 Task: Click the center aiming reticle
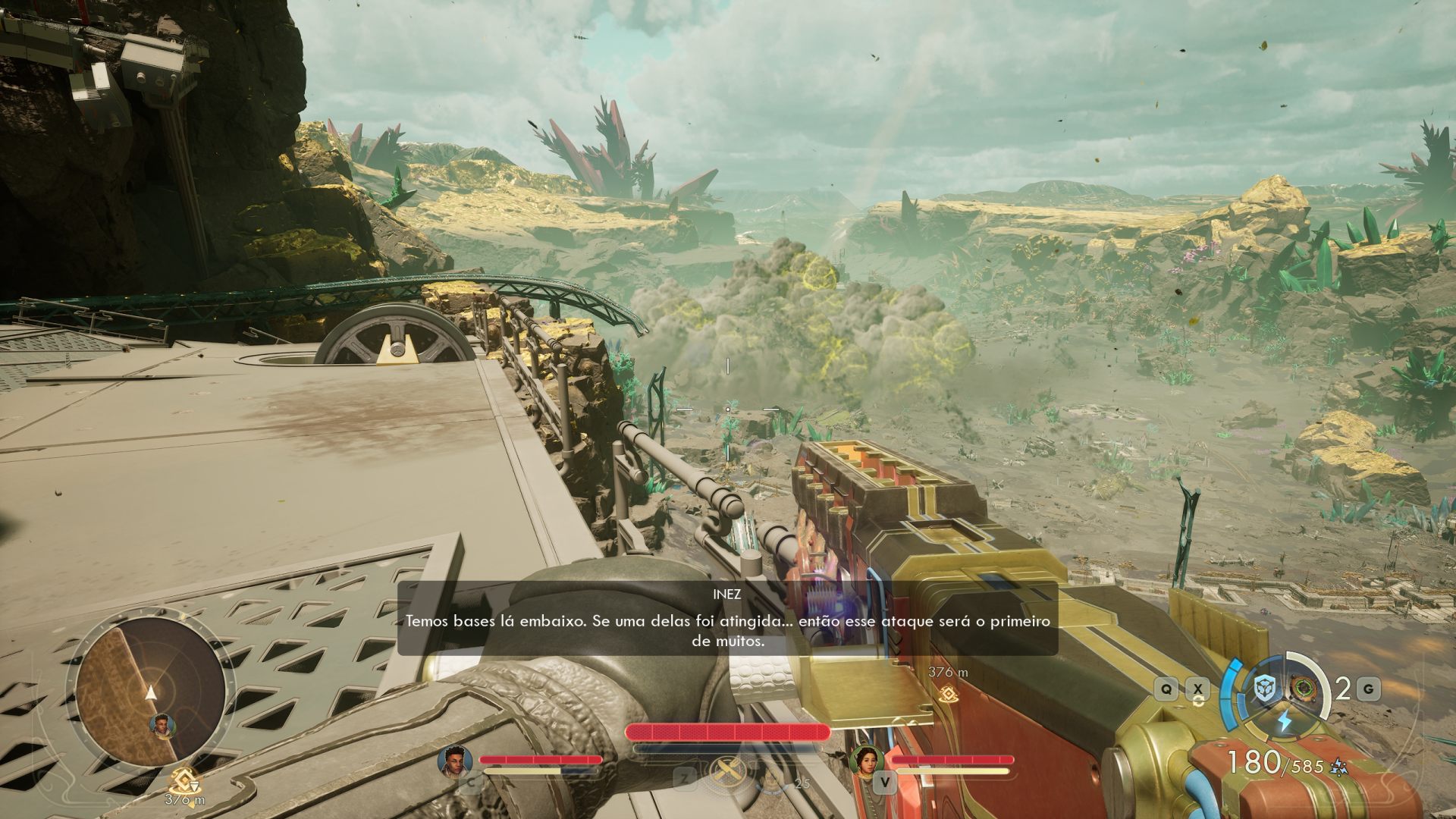click(x=726, y=408)
